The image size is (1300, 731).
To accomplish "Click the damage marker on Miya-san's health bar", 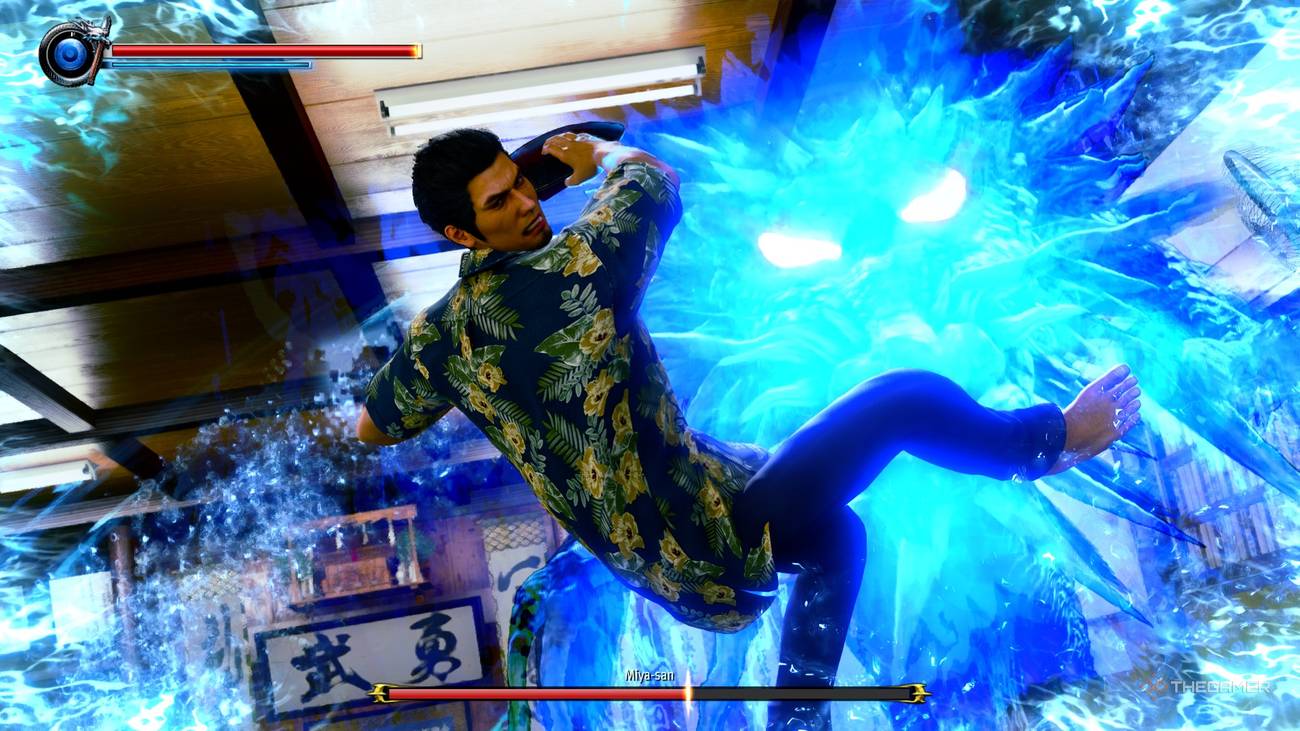I will tap(686, 694).
